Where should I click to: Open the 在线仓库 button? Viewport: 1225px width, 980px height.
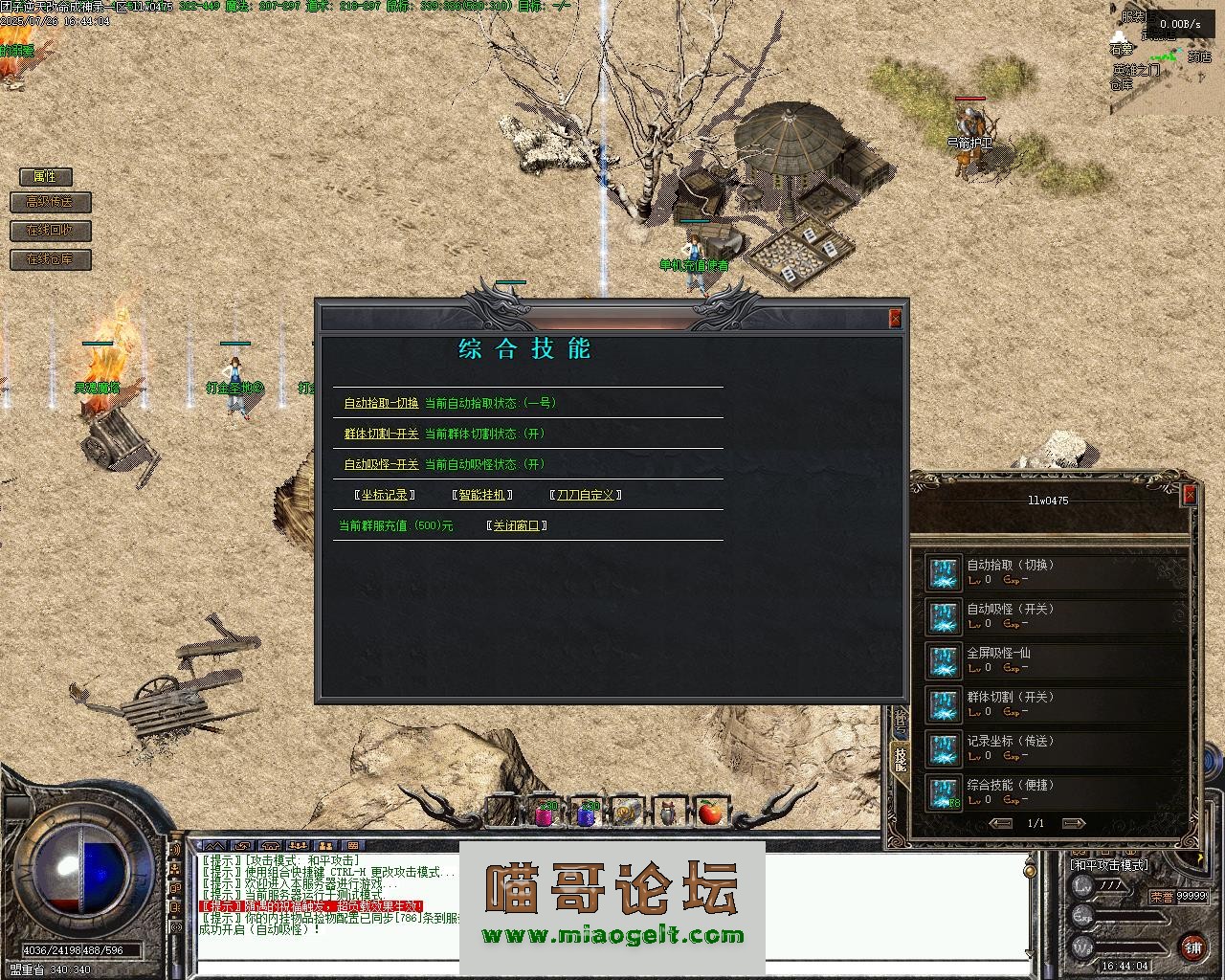(51, 259)
